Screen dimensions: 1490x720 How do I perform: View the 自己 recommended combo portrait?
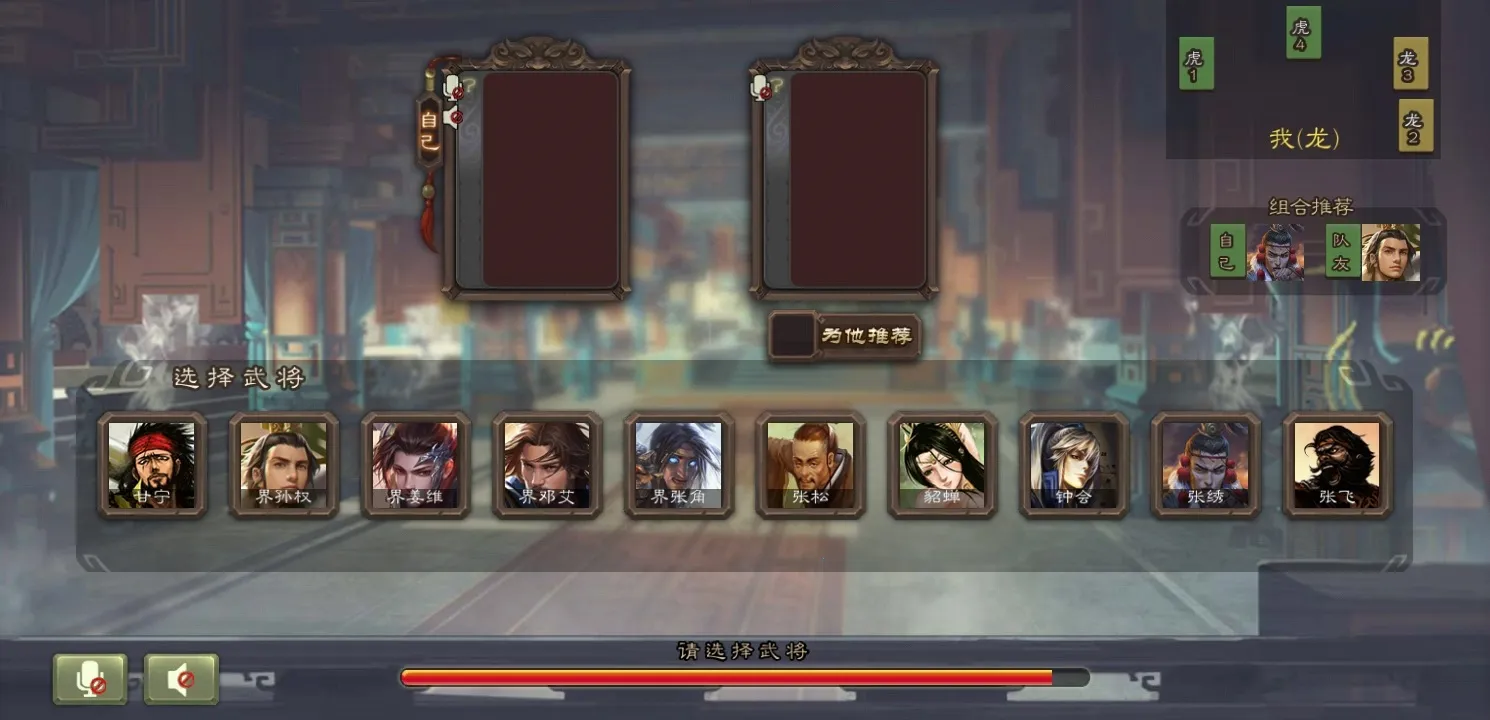click(x=1277, y=253)
